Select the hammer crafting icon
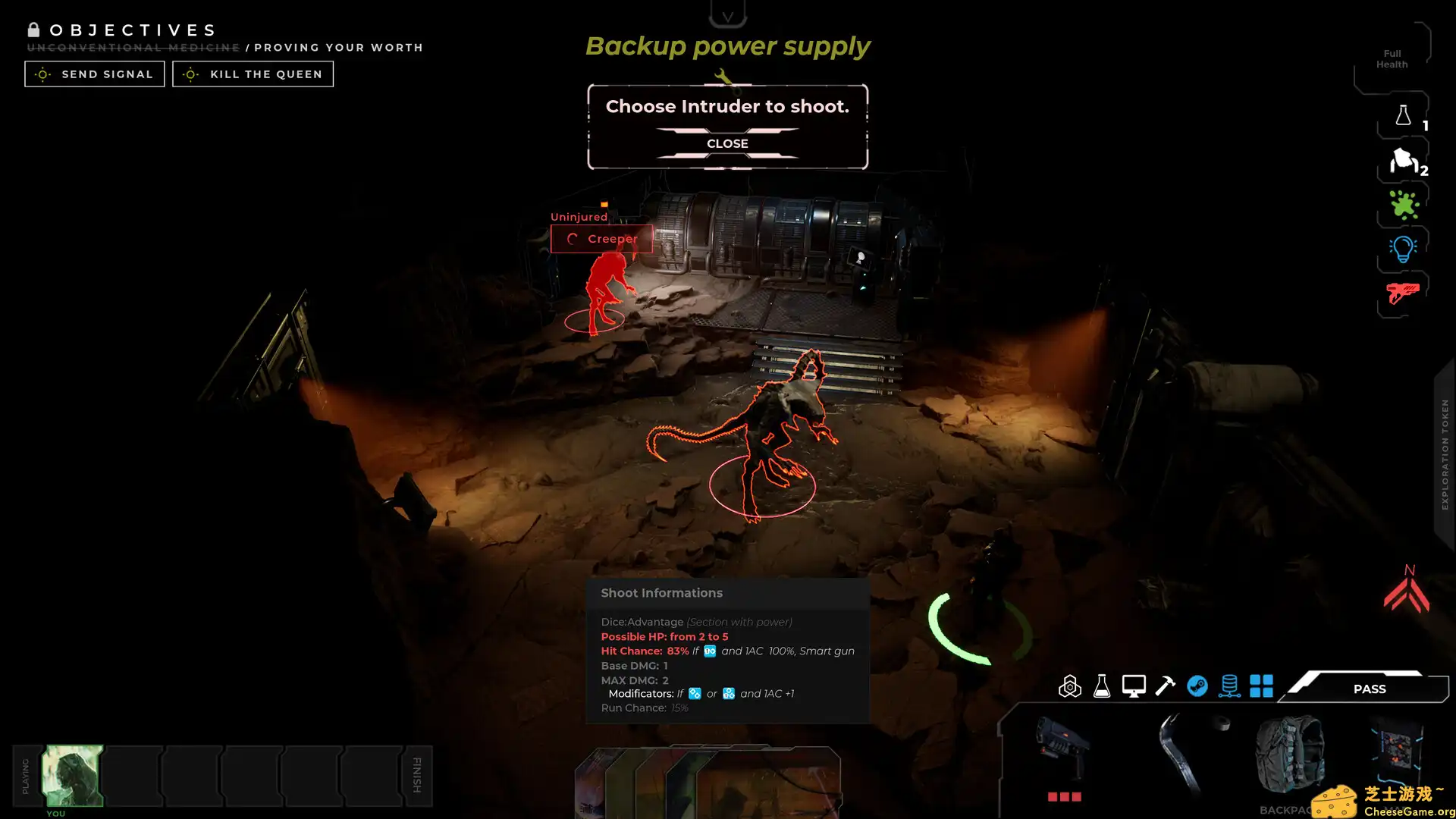Screen dimensions: 1456x819 [x=1166, y=686]
